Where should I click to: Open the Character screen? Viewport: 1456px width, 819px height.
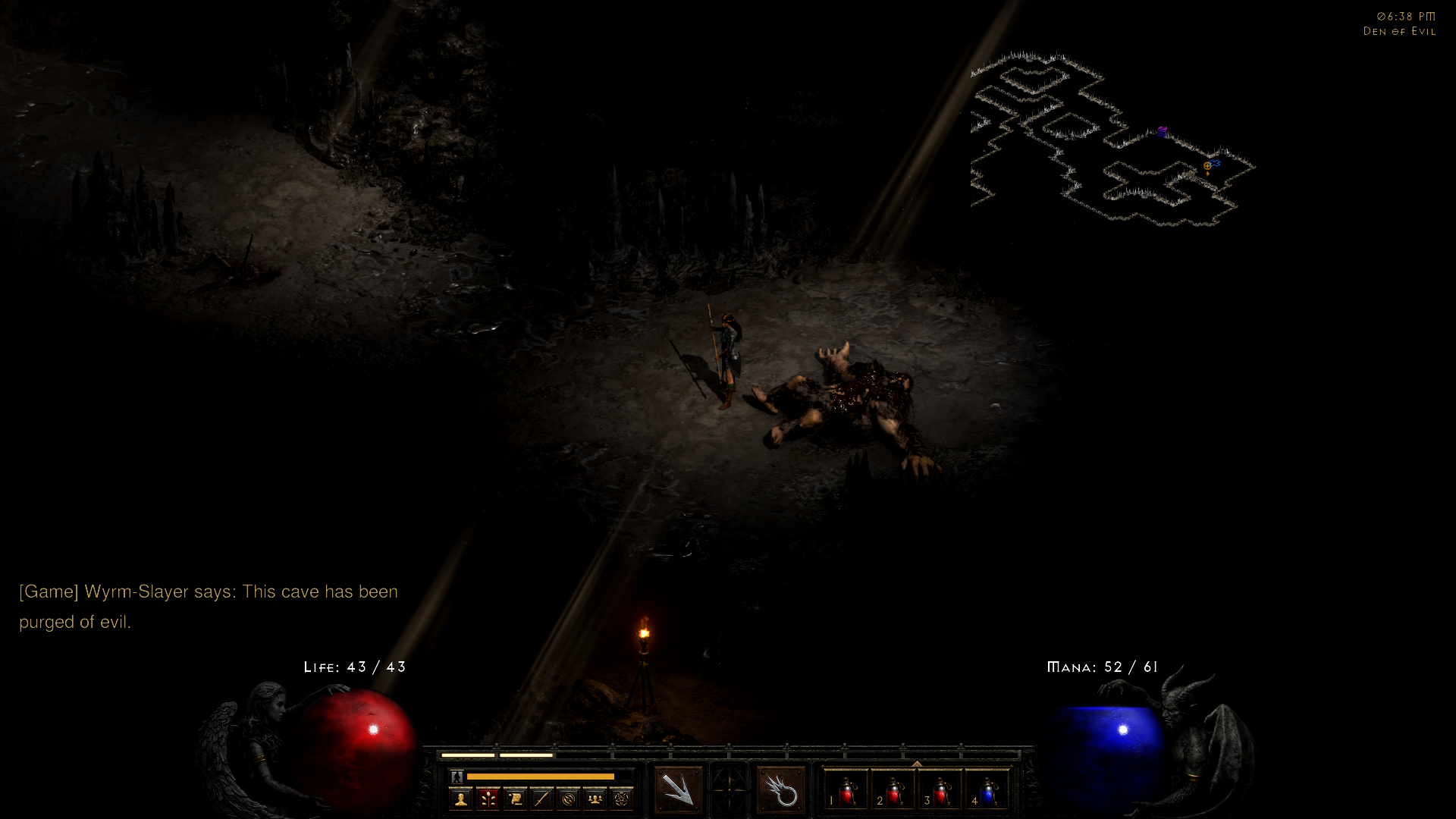point(461,797)
